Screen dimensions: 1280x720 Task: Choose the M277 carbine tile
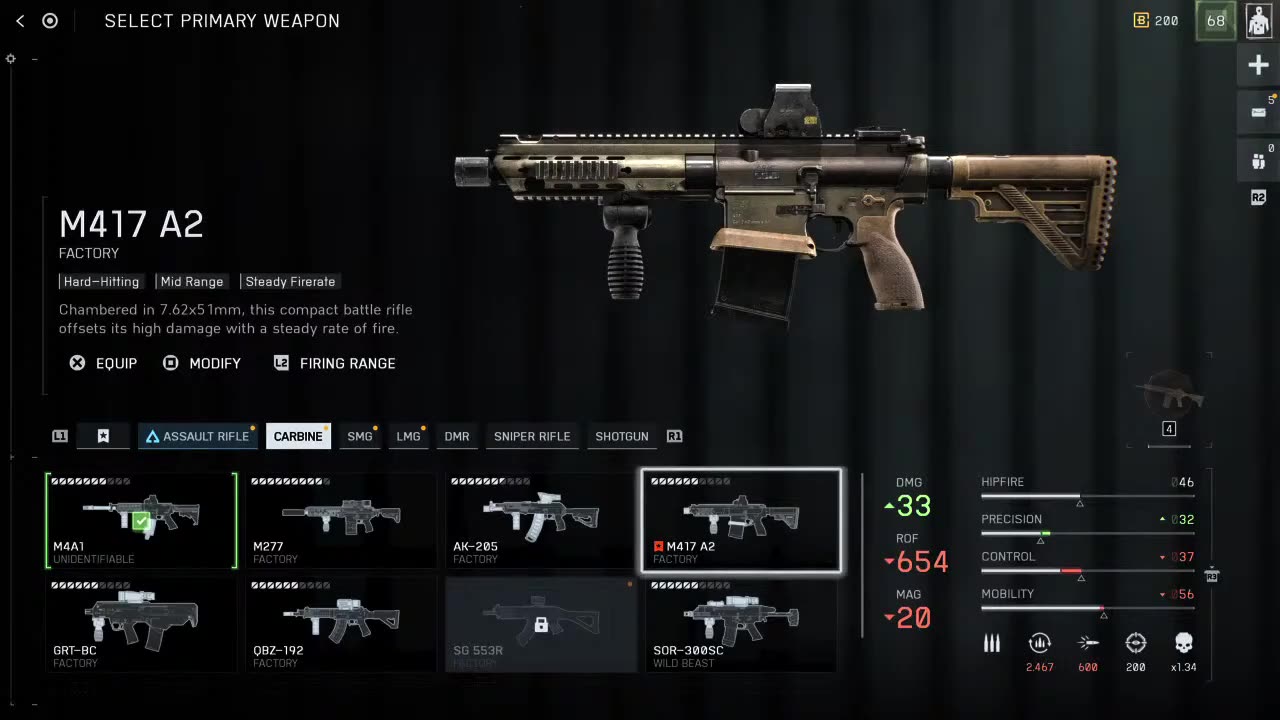341,520
